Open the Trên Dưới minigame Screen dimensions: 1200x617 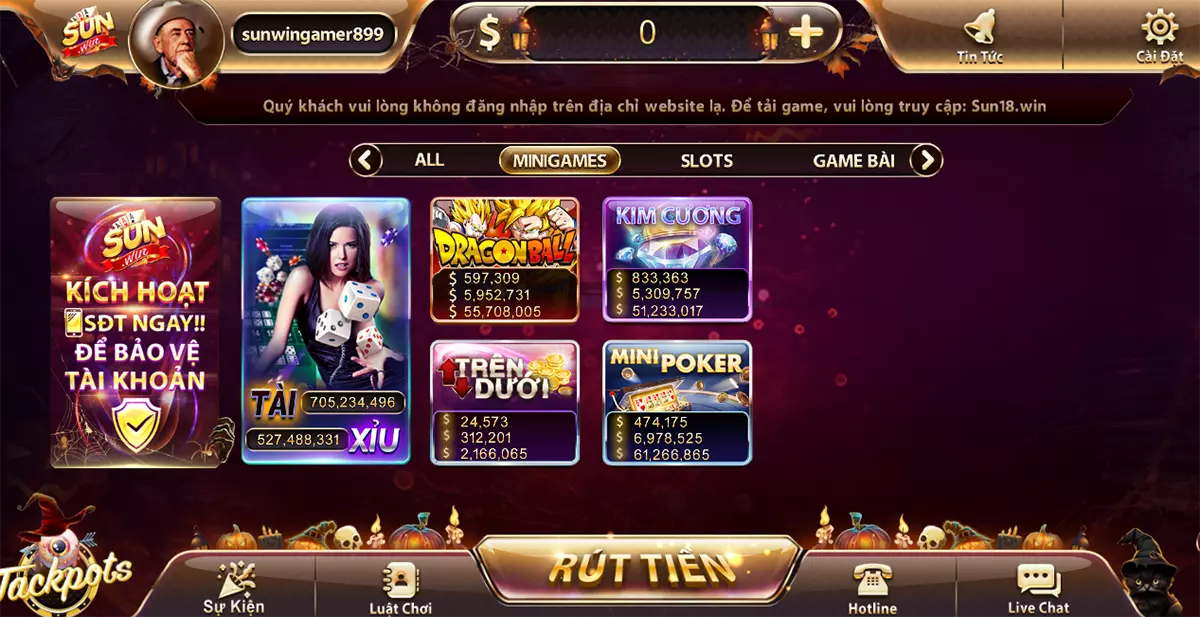(x=505, y=402)
